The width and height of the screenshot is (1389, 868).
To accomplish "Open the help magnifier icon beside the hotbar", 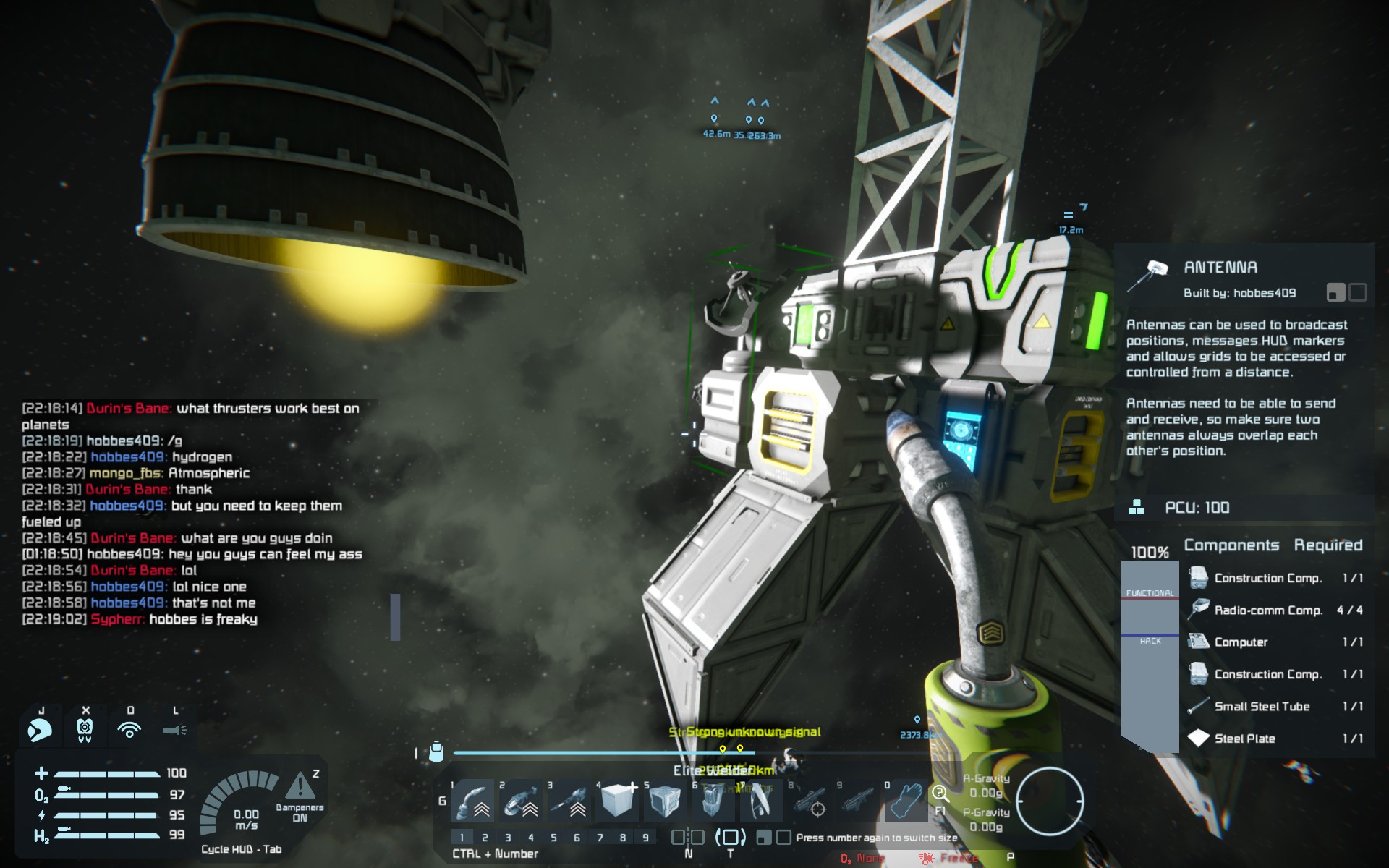I will tap(940, 794).
